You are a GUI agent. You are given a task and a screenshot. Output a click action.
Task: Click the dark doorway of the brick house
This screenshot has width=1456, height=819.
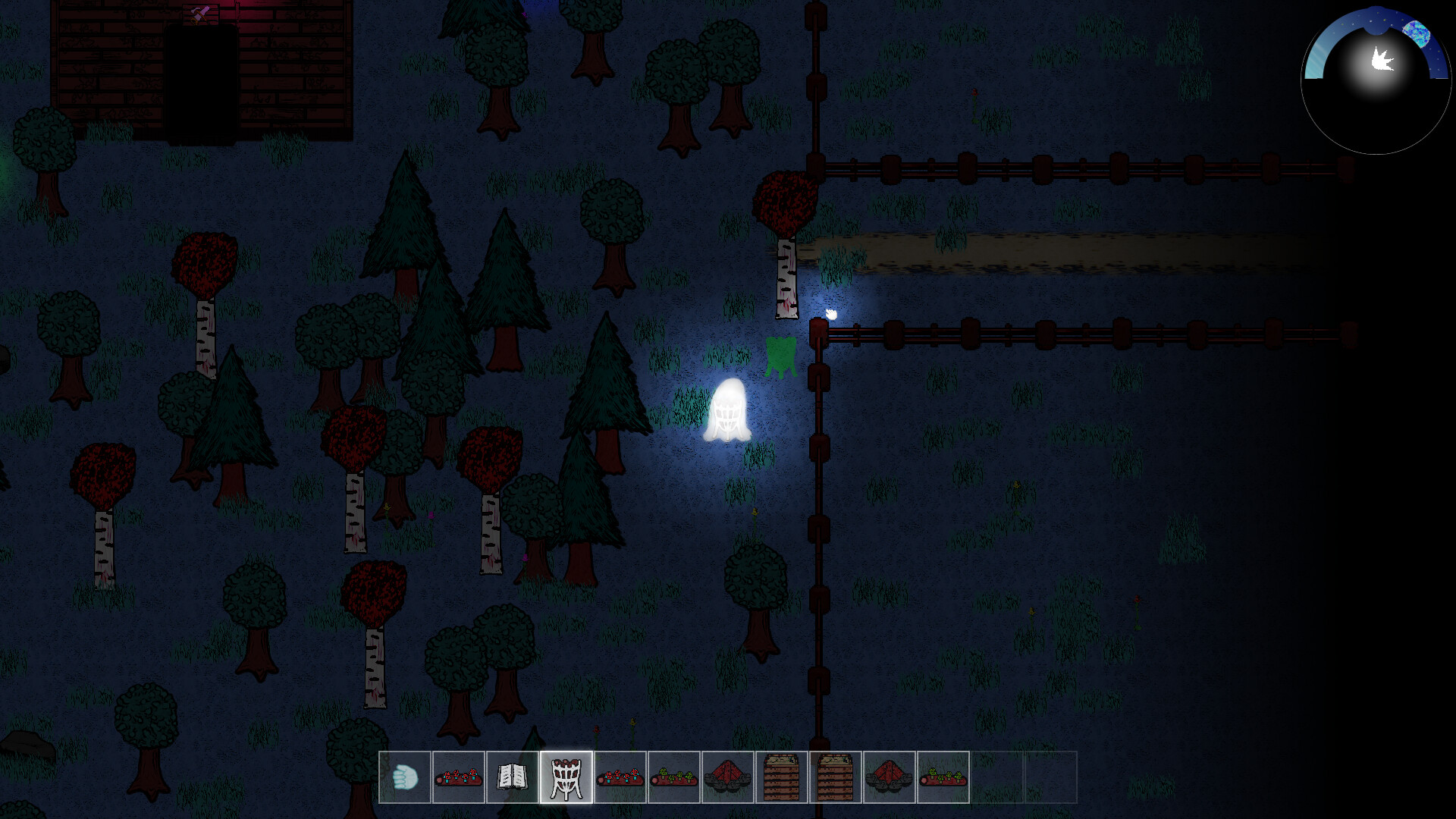point(202,83)
